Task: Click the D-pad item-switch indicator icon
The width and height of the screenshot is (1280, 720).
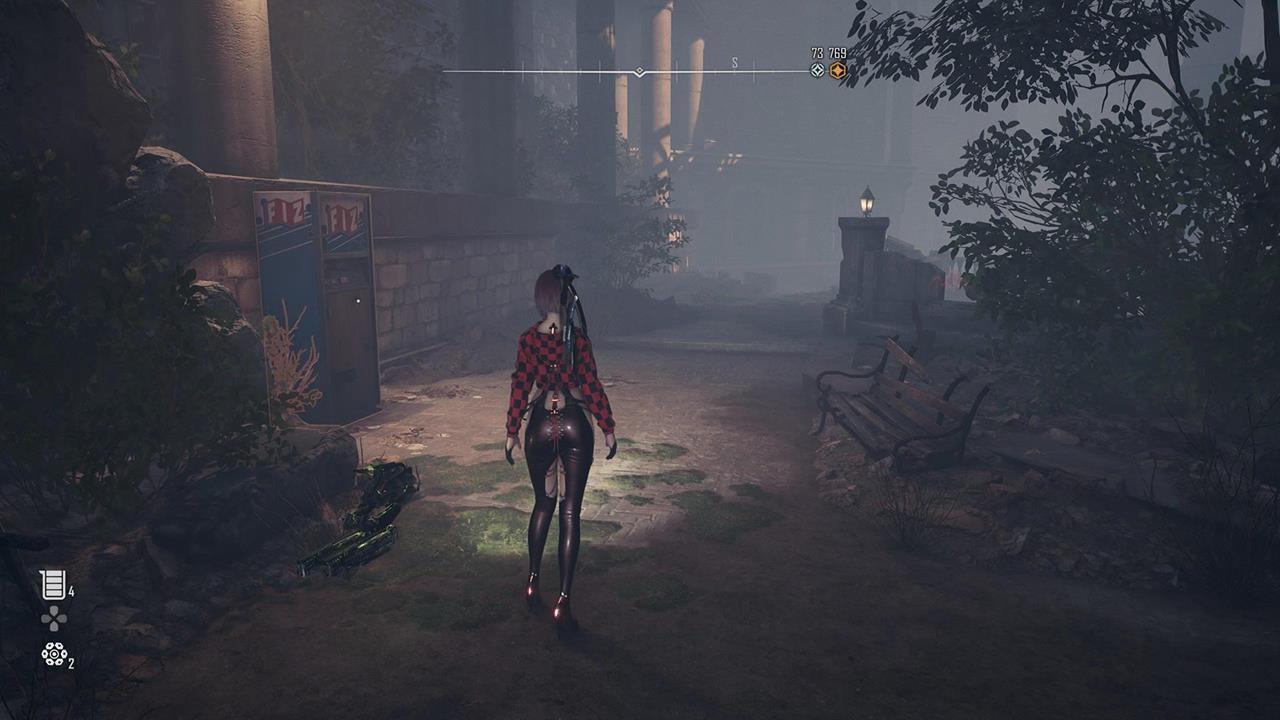Action: click(x=55, y=617)
